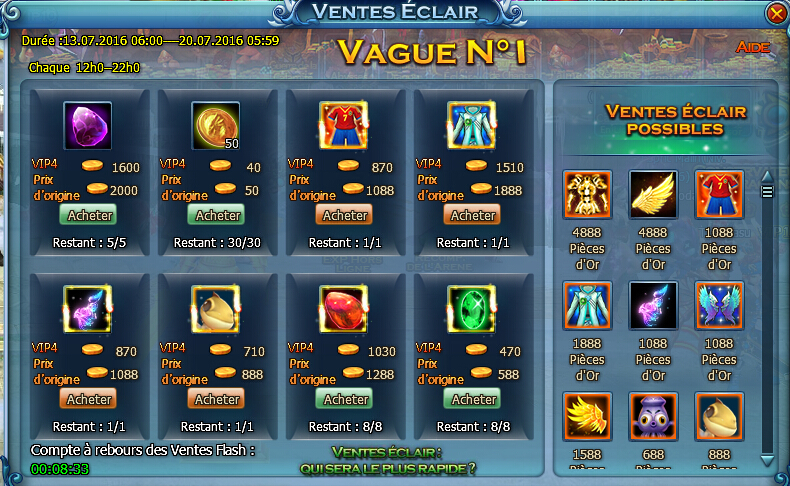Screen dimensions: 790x486
Task: Buy the red gem for 1030 gold
Action: tap(346, 399)
